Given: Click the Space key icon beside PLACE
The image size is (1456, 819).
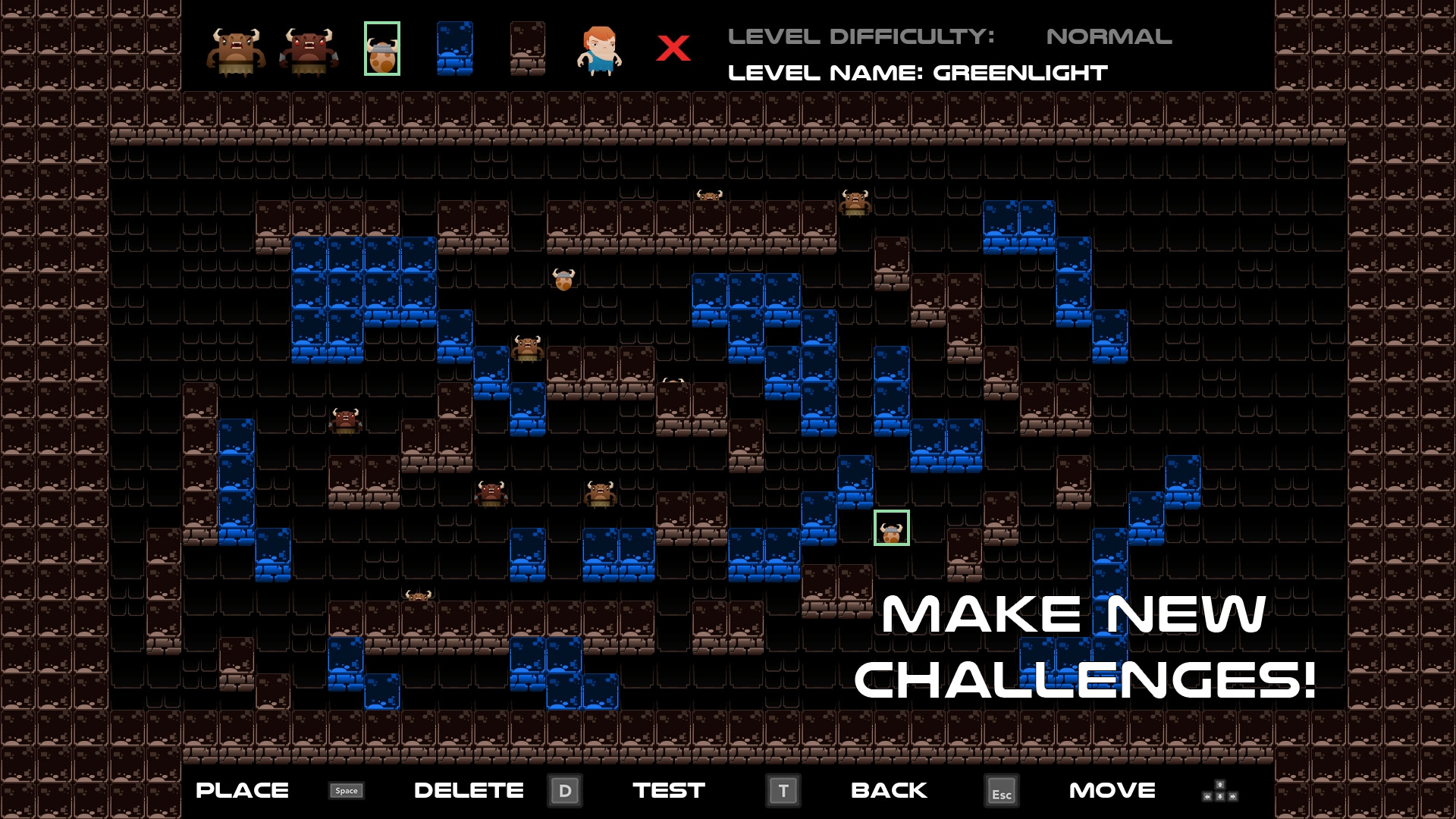Looking at the screenshot, I should pos(345,791).
